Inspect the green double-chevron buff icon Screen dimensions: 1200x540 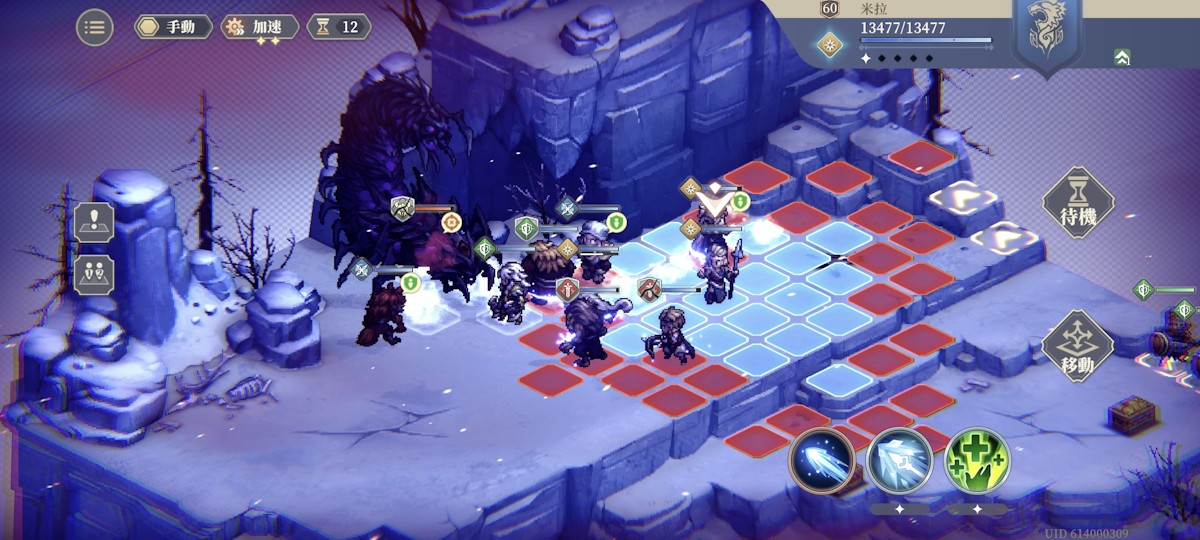click(x=1122, y=57)
